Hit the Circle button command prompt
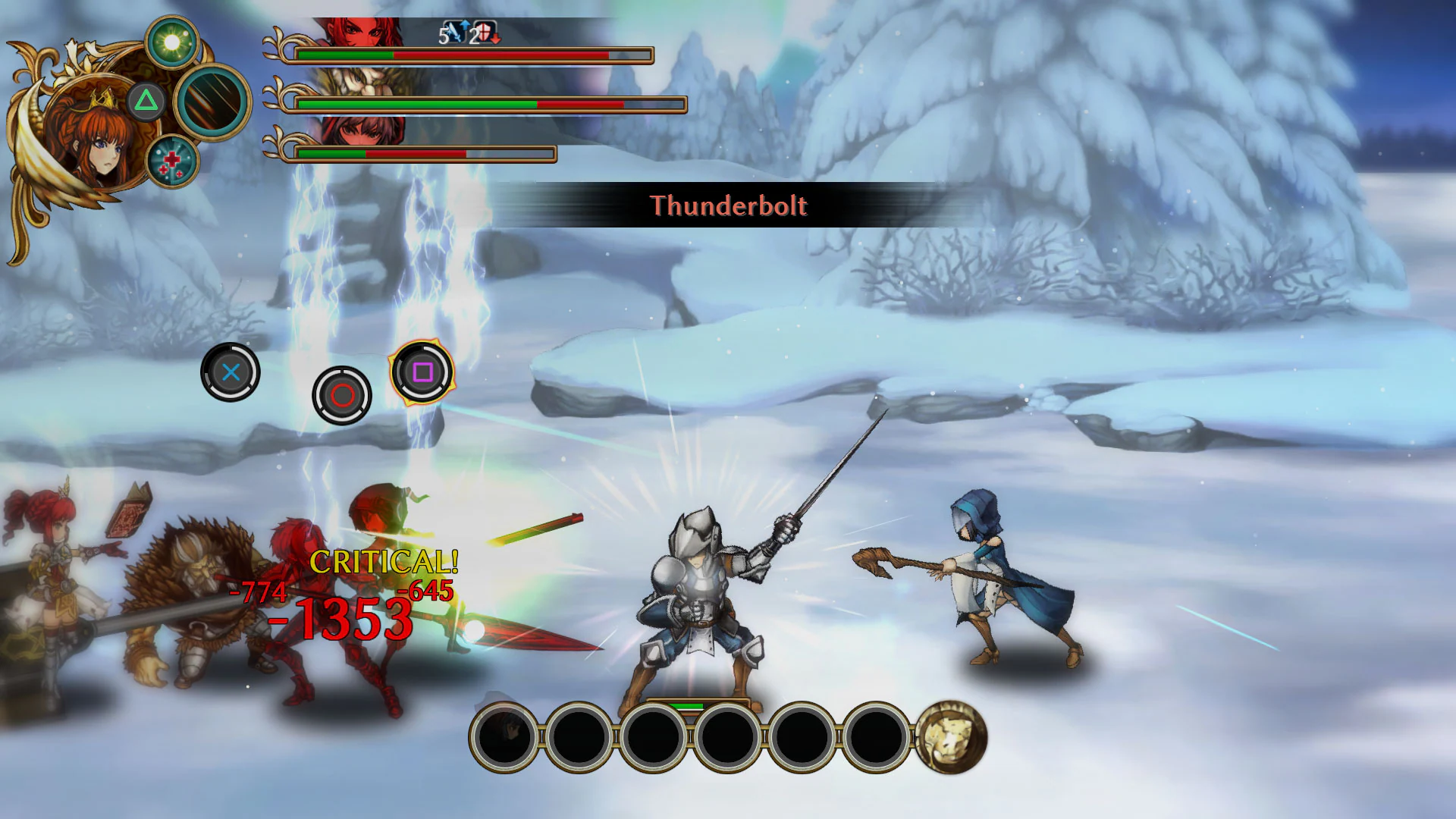1456x819 pixels. click(341, 396)
